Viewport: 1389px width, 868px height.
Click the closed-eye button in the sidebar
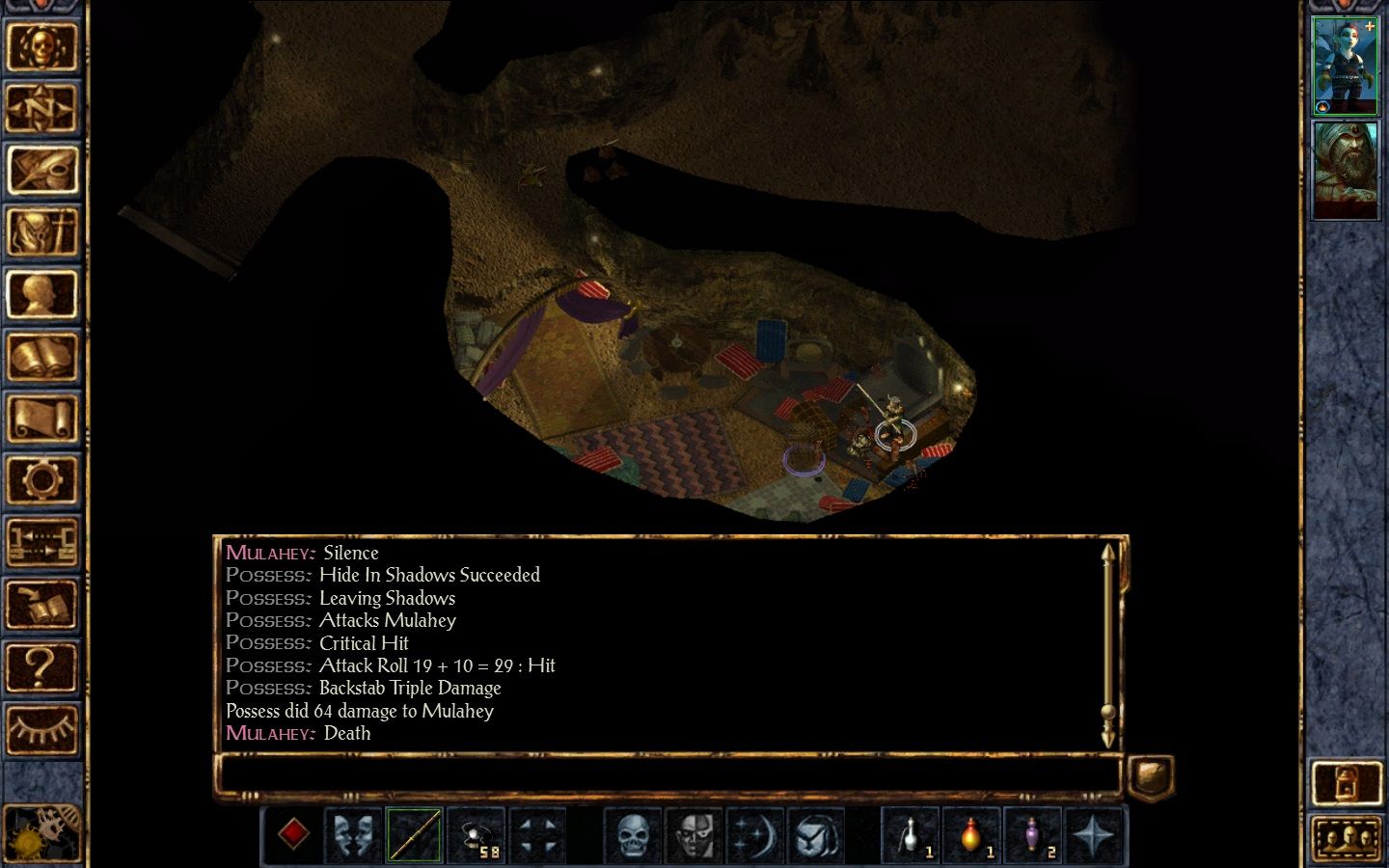click(41, 729)
